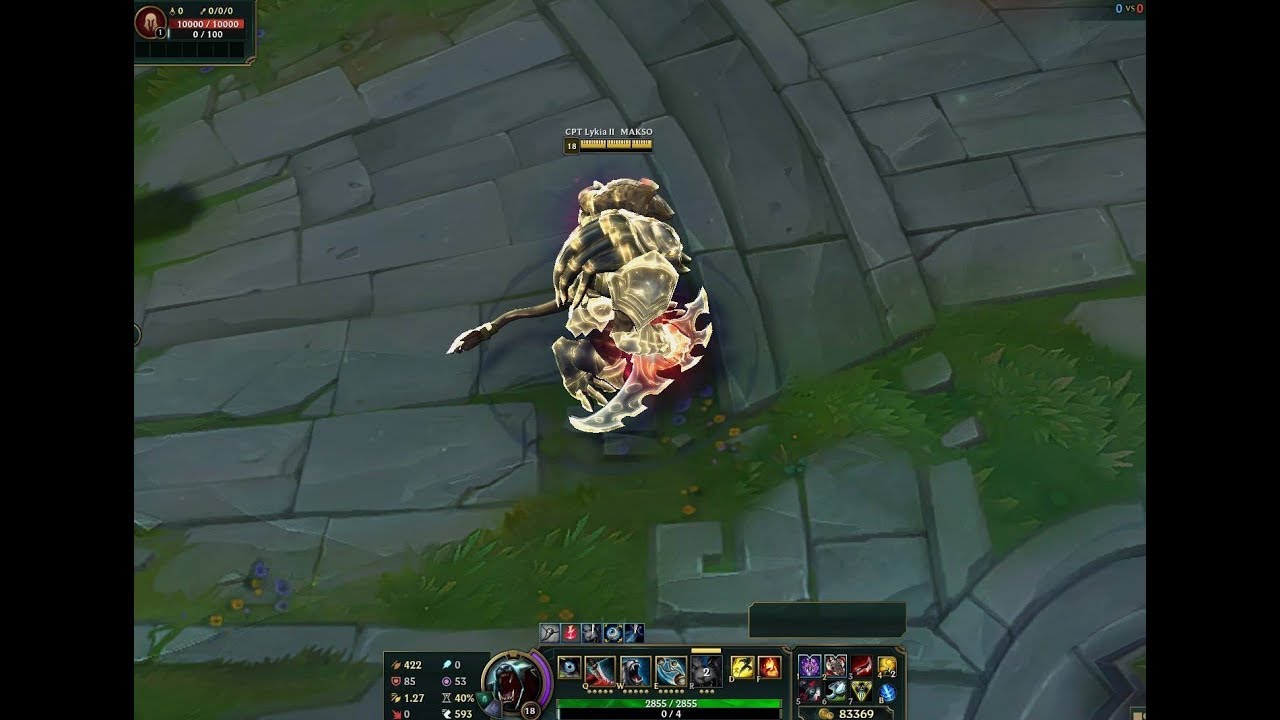
Task: Cast the E ability from the ability bar
Action: point(672,669)
